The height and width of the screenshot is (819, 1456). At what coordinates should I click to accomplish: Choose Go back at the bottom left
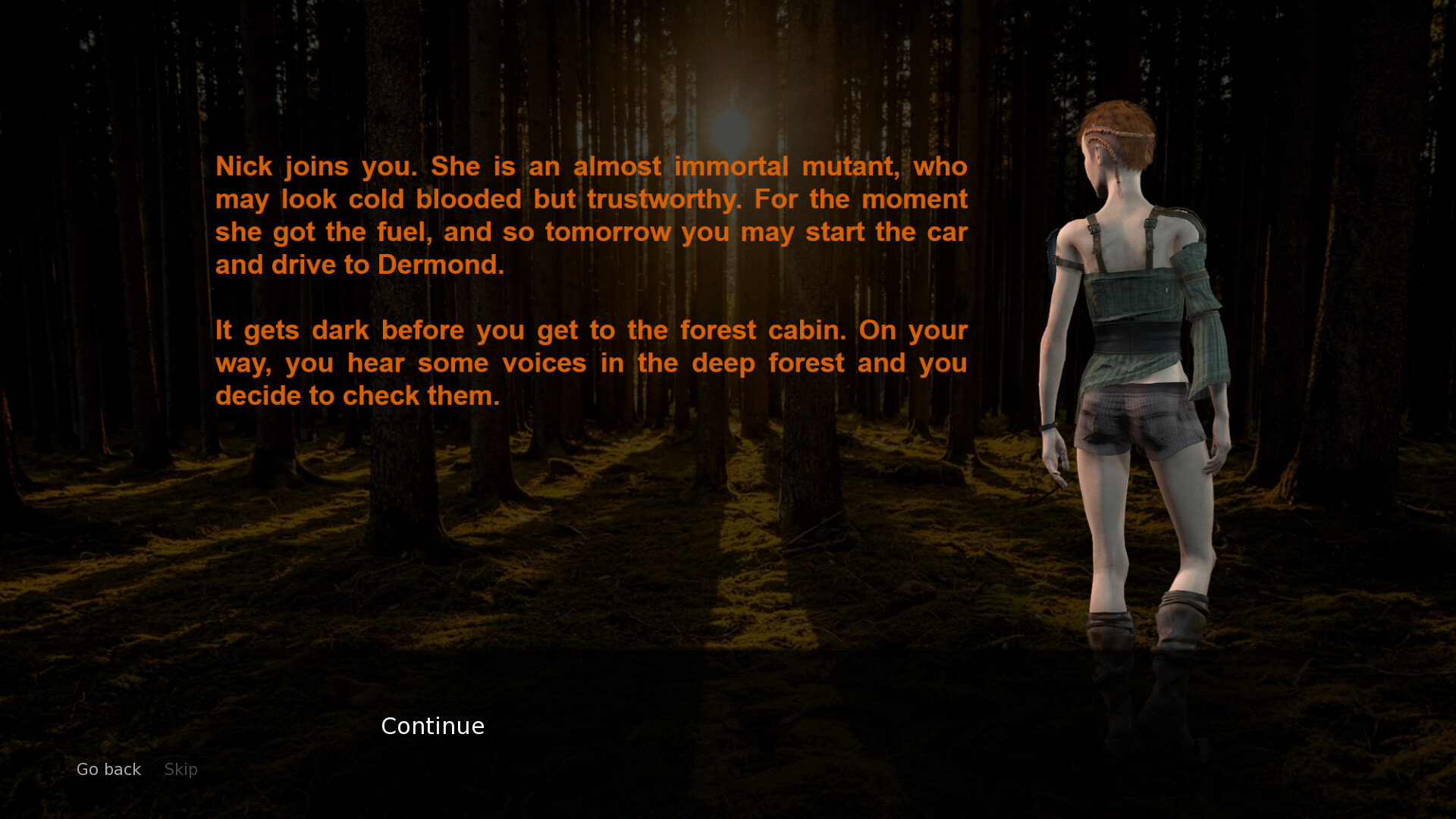click(108, 769)
